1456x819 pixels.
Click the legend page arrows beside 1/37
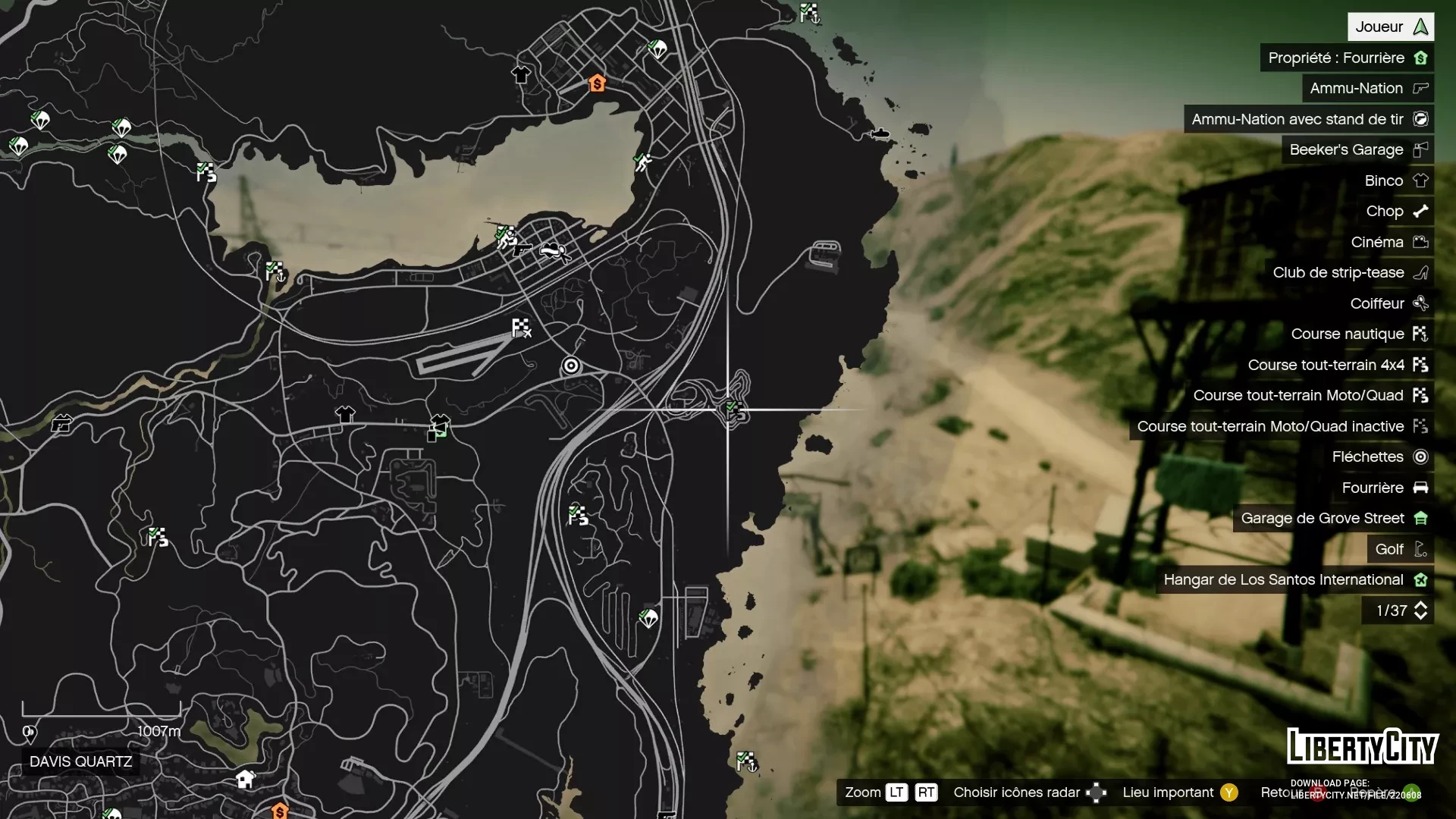coord(1420,610)
